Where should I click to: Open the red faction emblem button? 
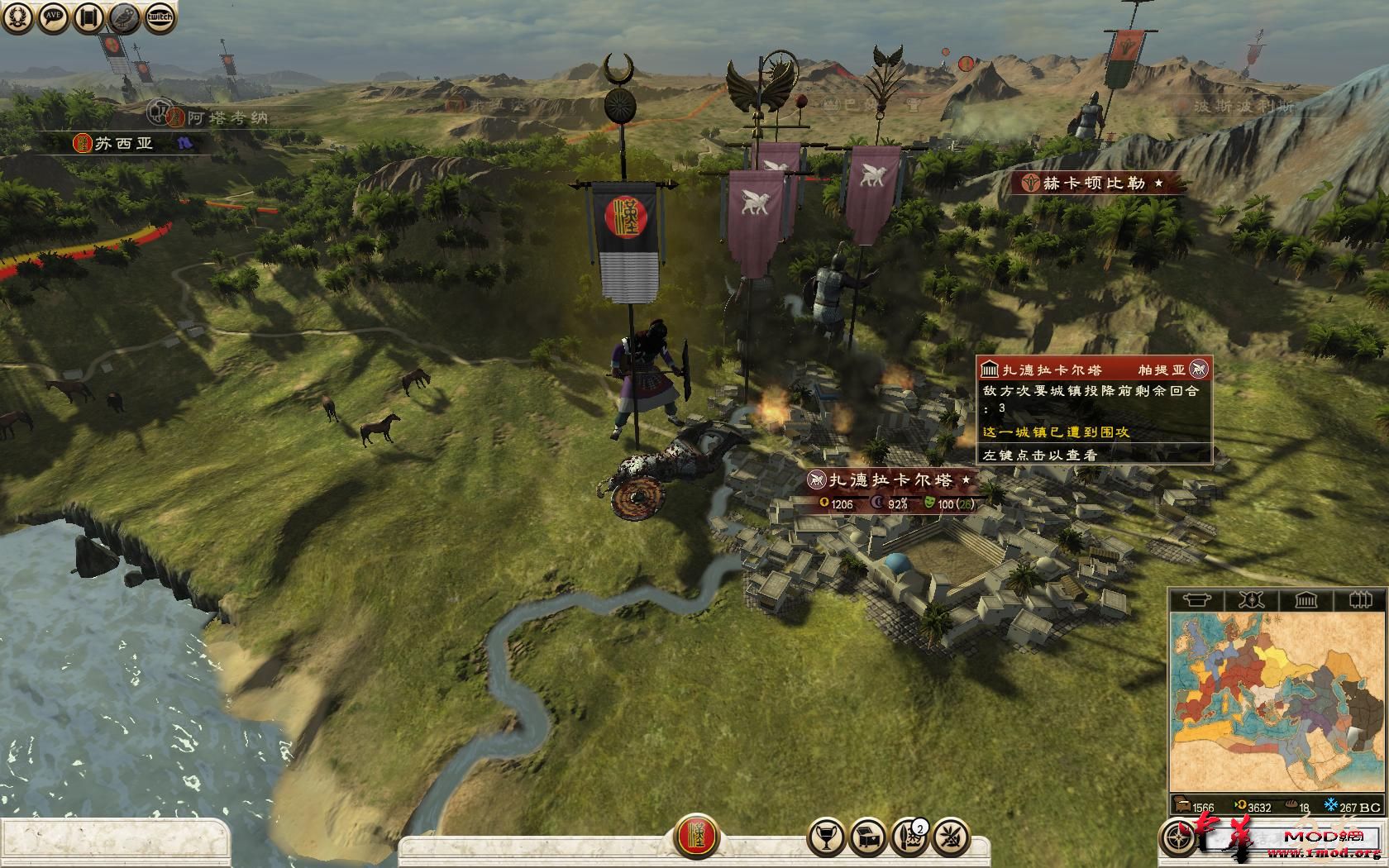(696, 836)
